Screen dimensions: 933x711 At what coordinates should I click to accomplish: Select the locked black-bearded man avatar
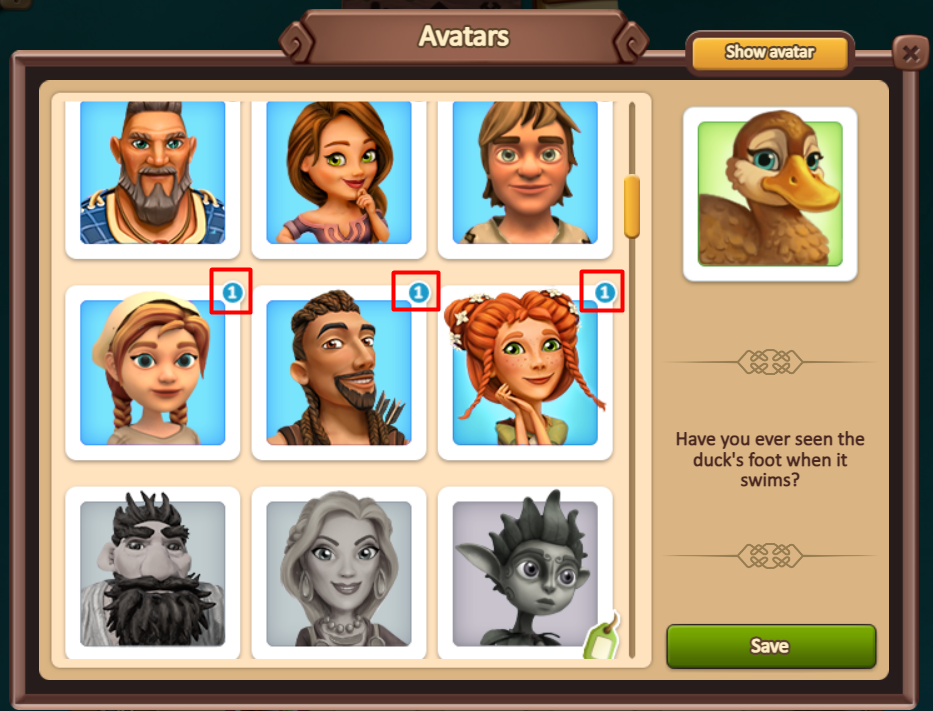pyautogui.click(x=153, y=573)
